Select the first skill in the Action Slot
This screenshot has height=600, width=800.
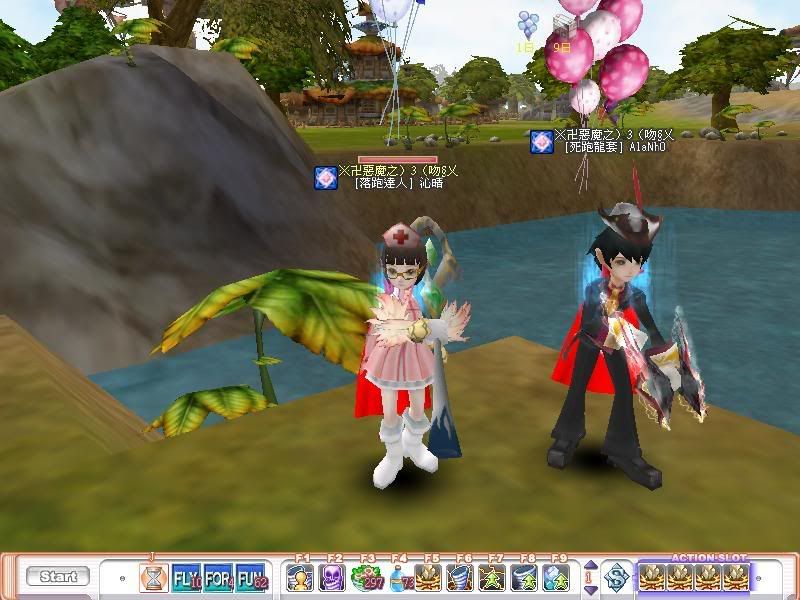653,577
